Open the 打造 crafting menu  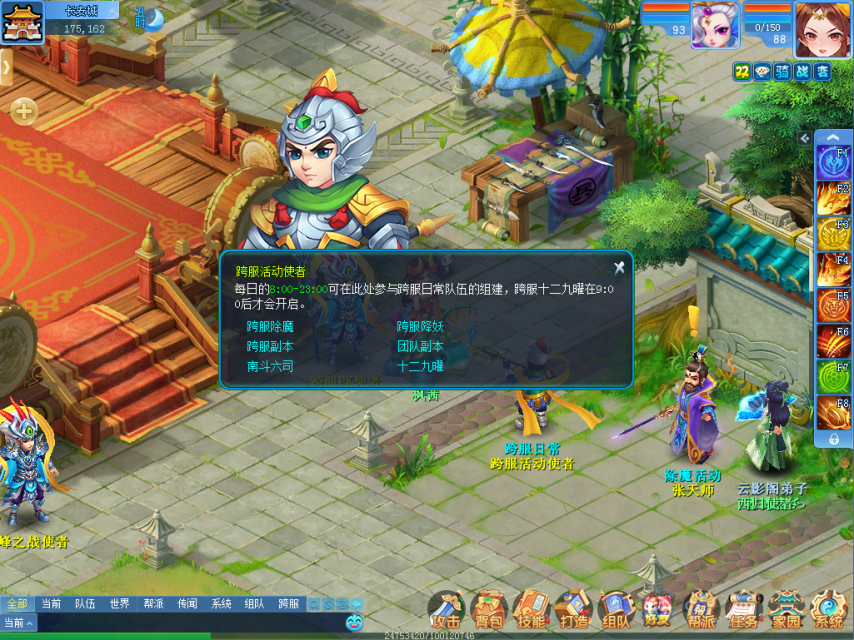[x=573, y=609]
